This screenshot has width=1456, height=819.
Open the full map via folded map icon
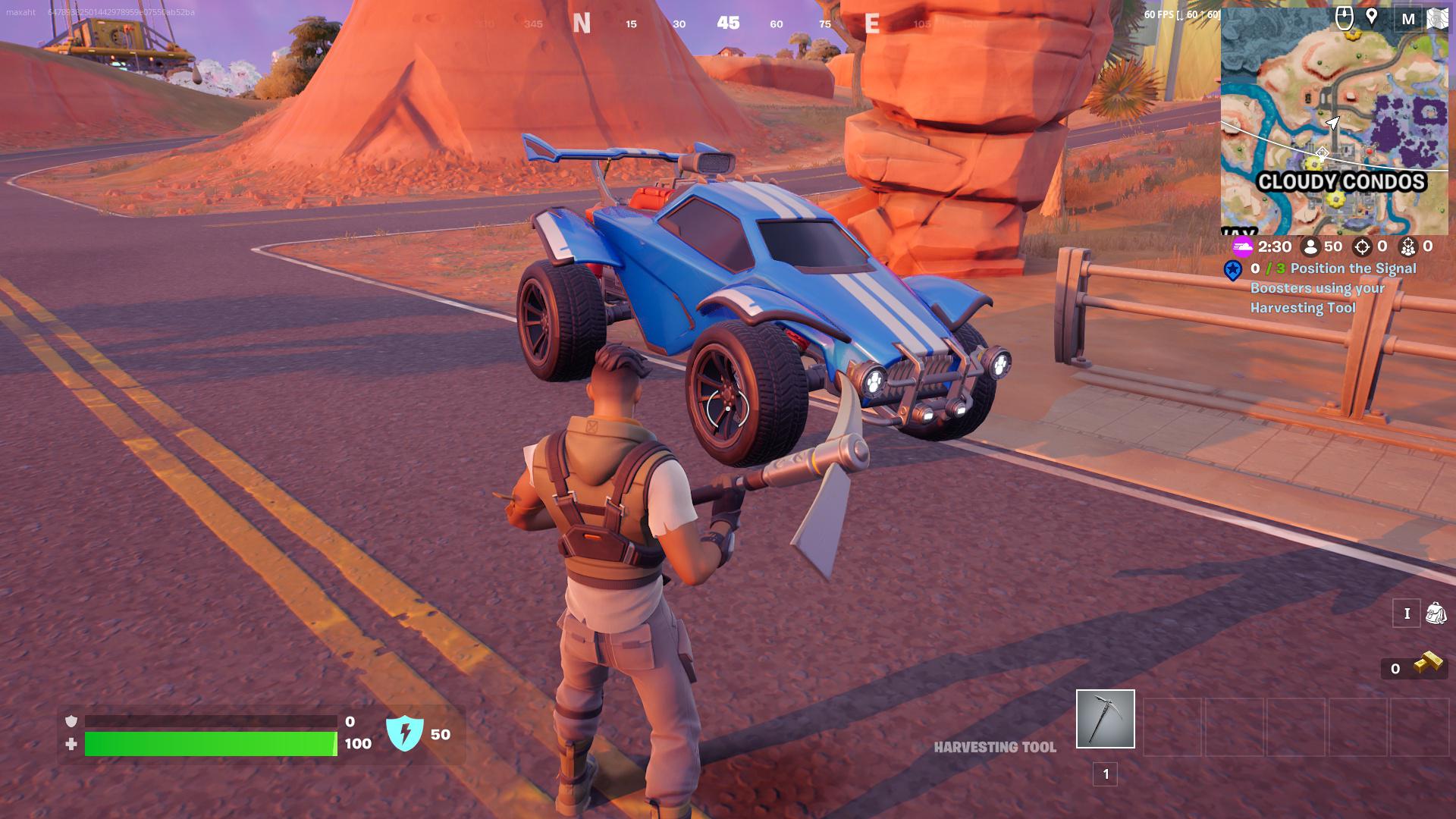click(x=1437, y=19)
